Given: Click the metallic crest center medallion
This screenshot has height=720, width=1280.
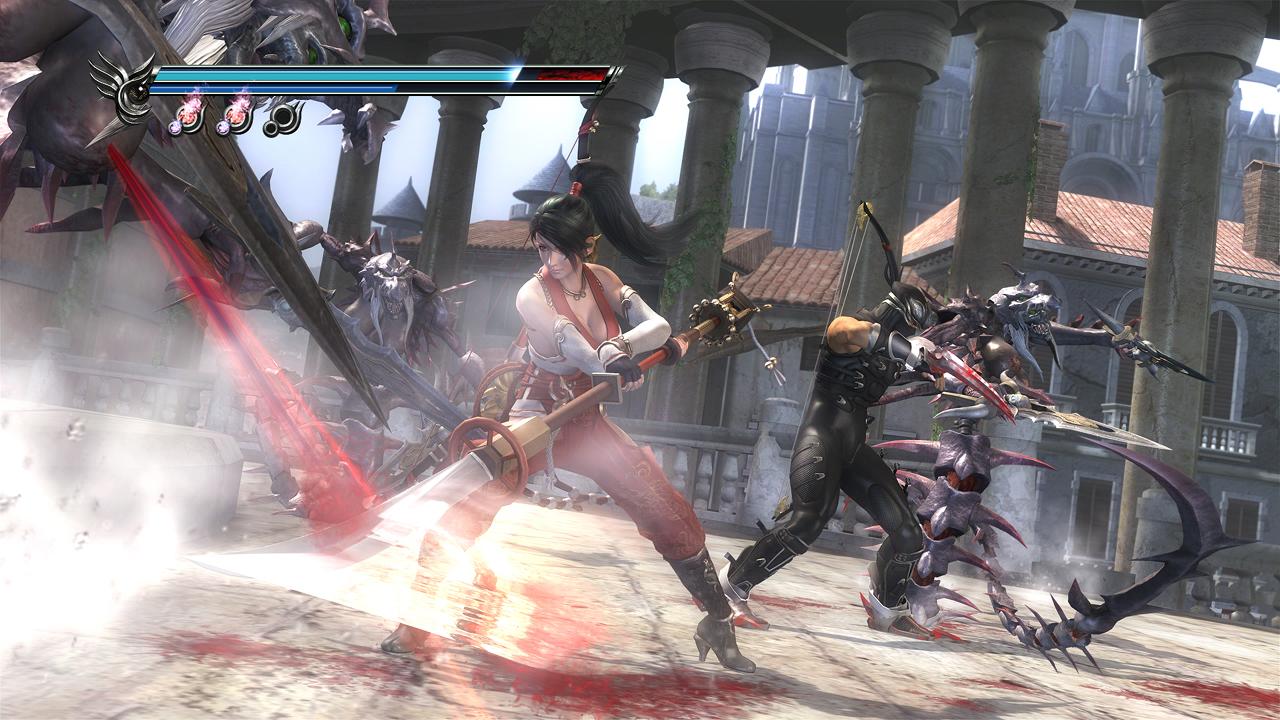Looking at the screenshot, I should 135,92.
